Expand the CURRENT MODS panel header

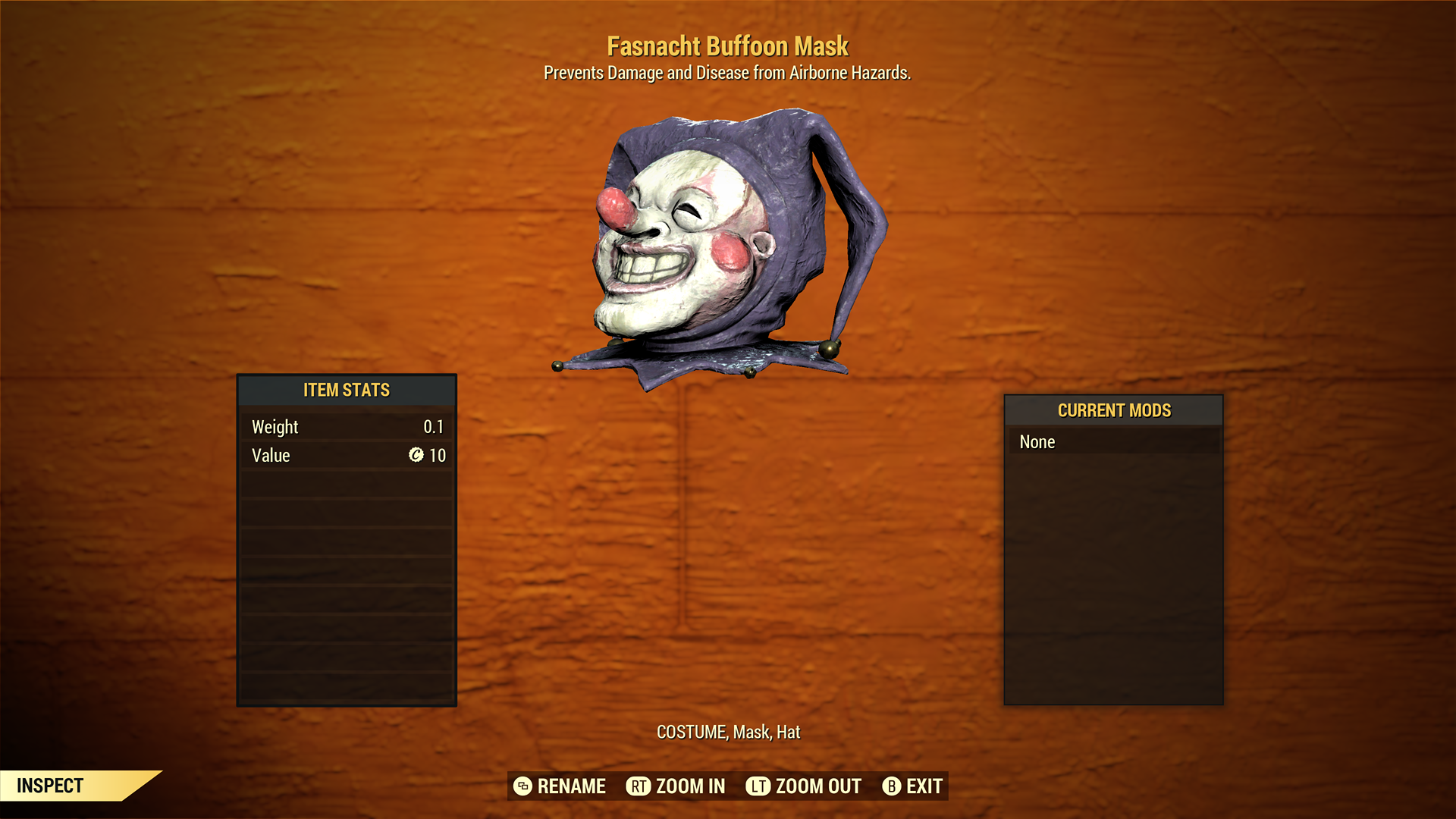click(x=1113, y=410)
